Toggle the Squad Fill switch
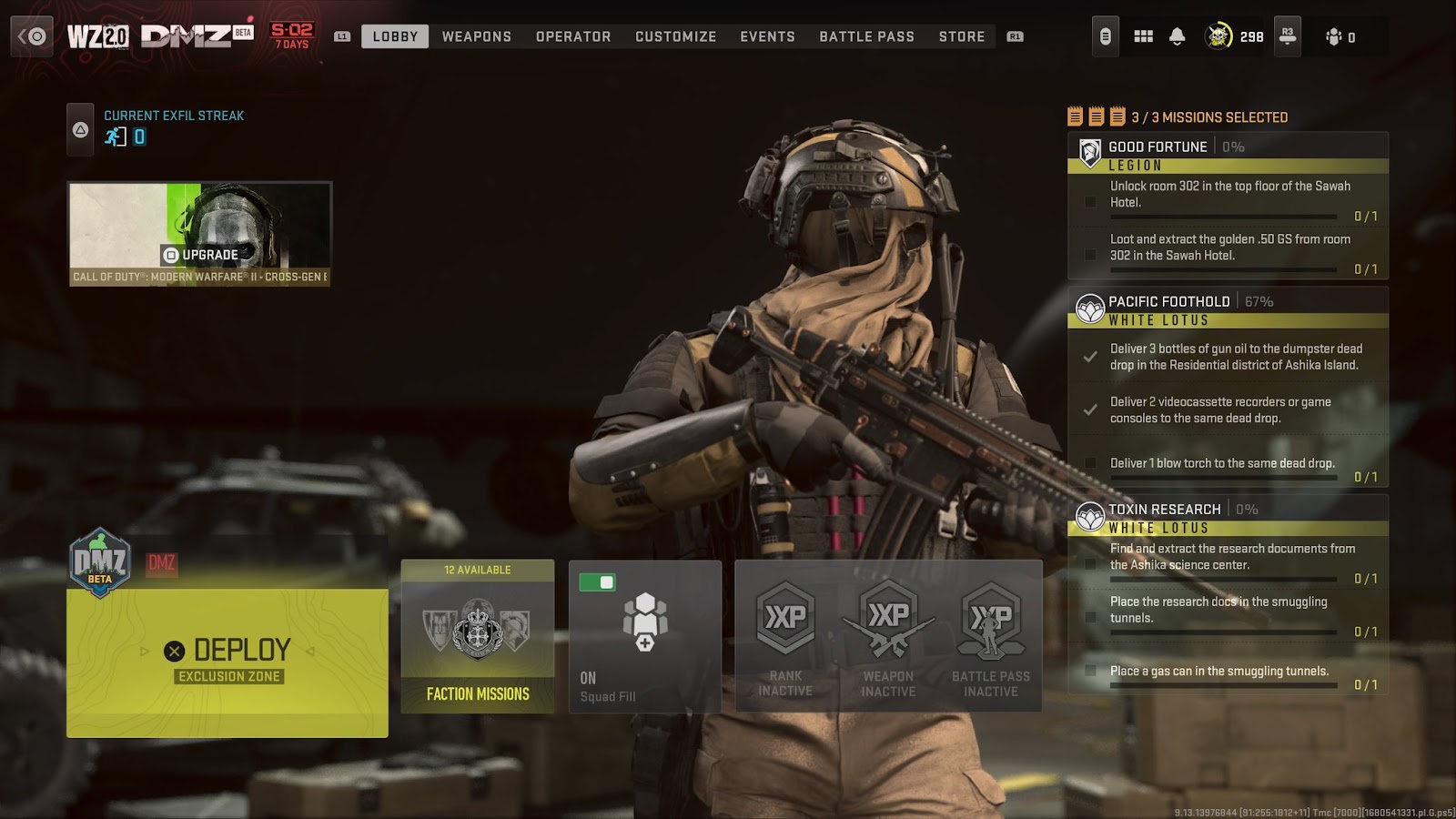The image size is (1456, 819). (x=597, y=582)
